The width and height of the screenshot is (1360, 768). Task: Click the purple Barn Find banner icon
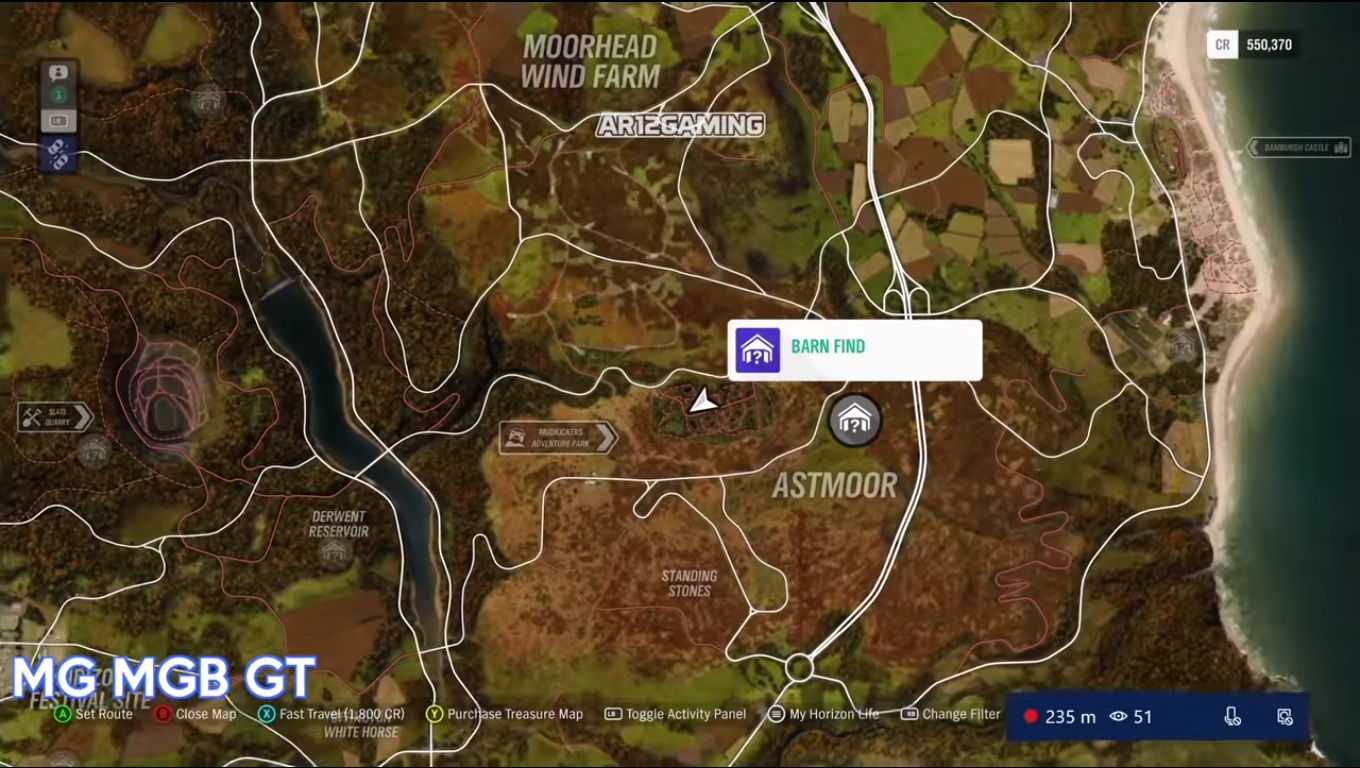[757, 350]
